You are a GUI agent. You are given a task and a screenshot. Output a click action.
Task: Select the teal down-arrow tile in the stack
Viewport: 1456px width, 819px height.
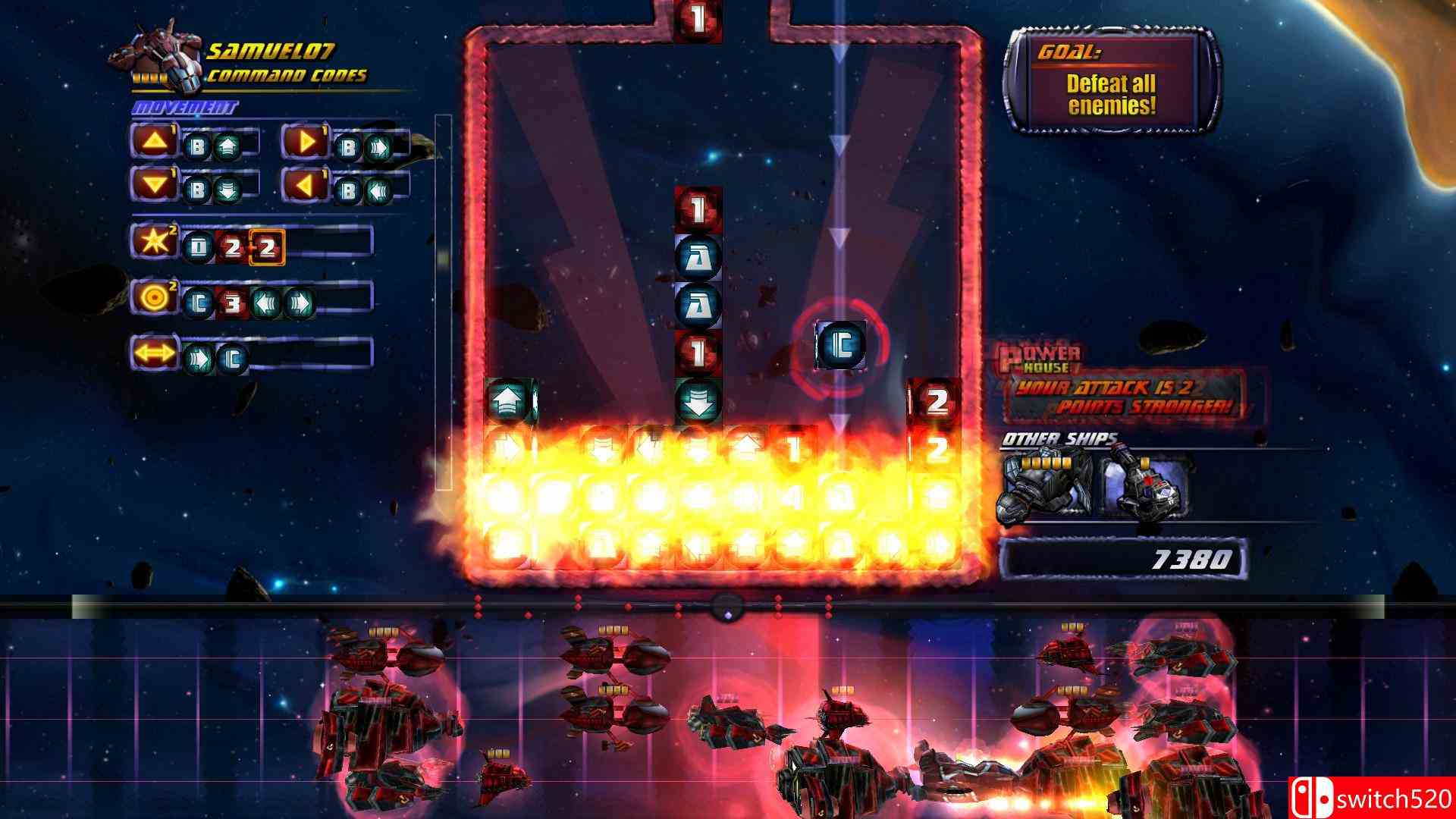click(698, 400)
